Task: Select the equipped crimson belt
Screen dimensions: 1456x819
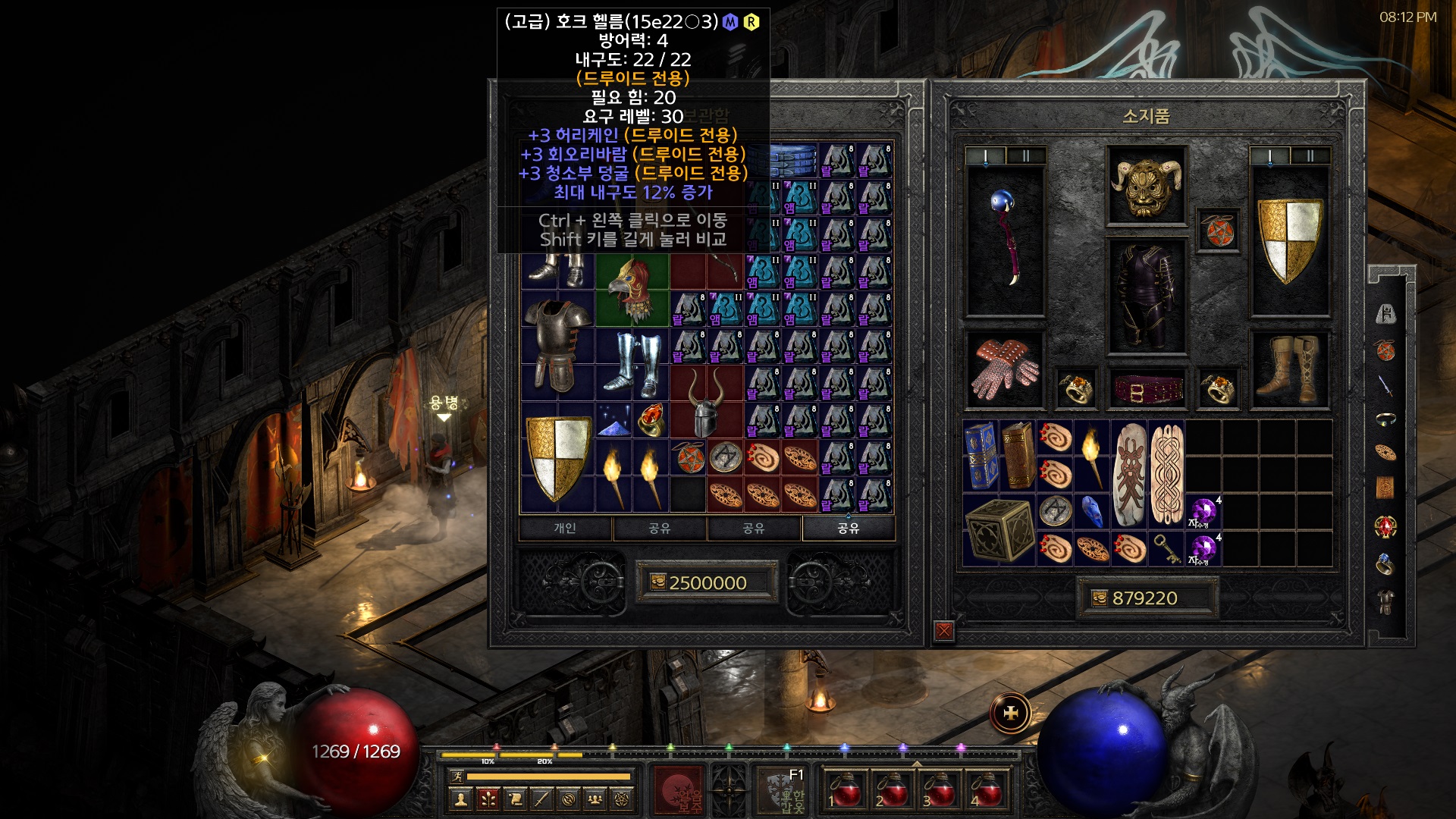Action: [x=1146, y=389]
